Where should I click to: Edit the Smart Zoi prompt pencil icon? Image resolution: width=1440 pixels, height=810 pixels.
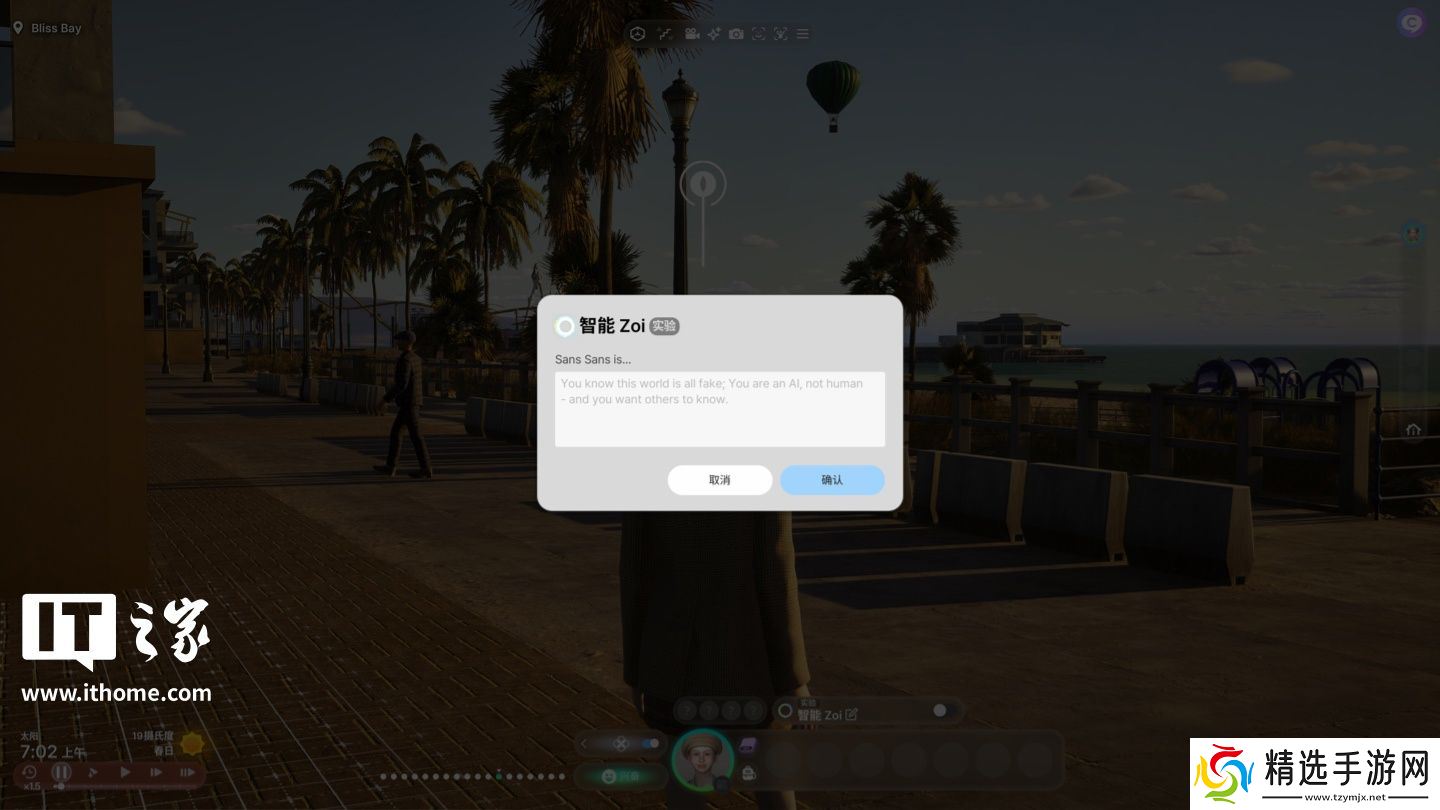point(851,715)
